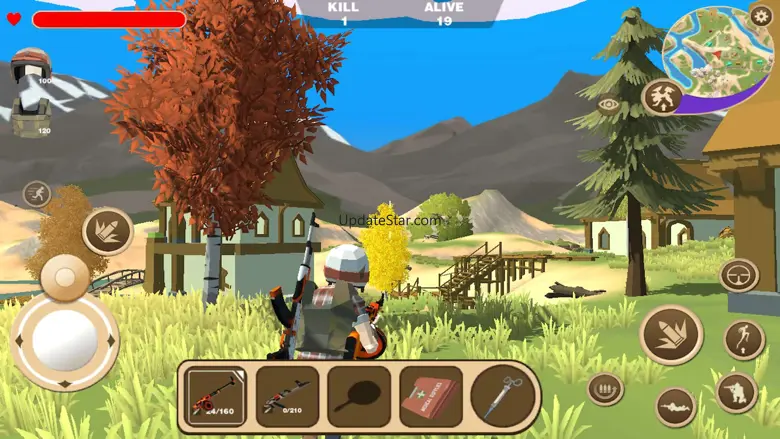The height and width of the screenshot is (439, 780).
Task: Select the rifle slot showing 0/210
Action: (287, 397)
